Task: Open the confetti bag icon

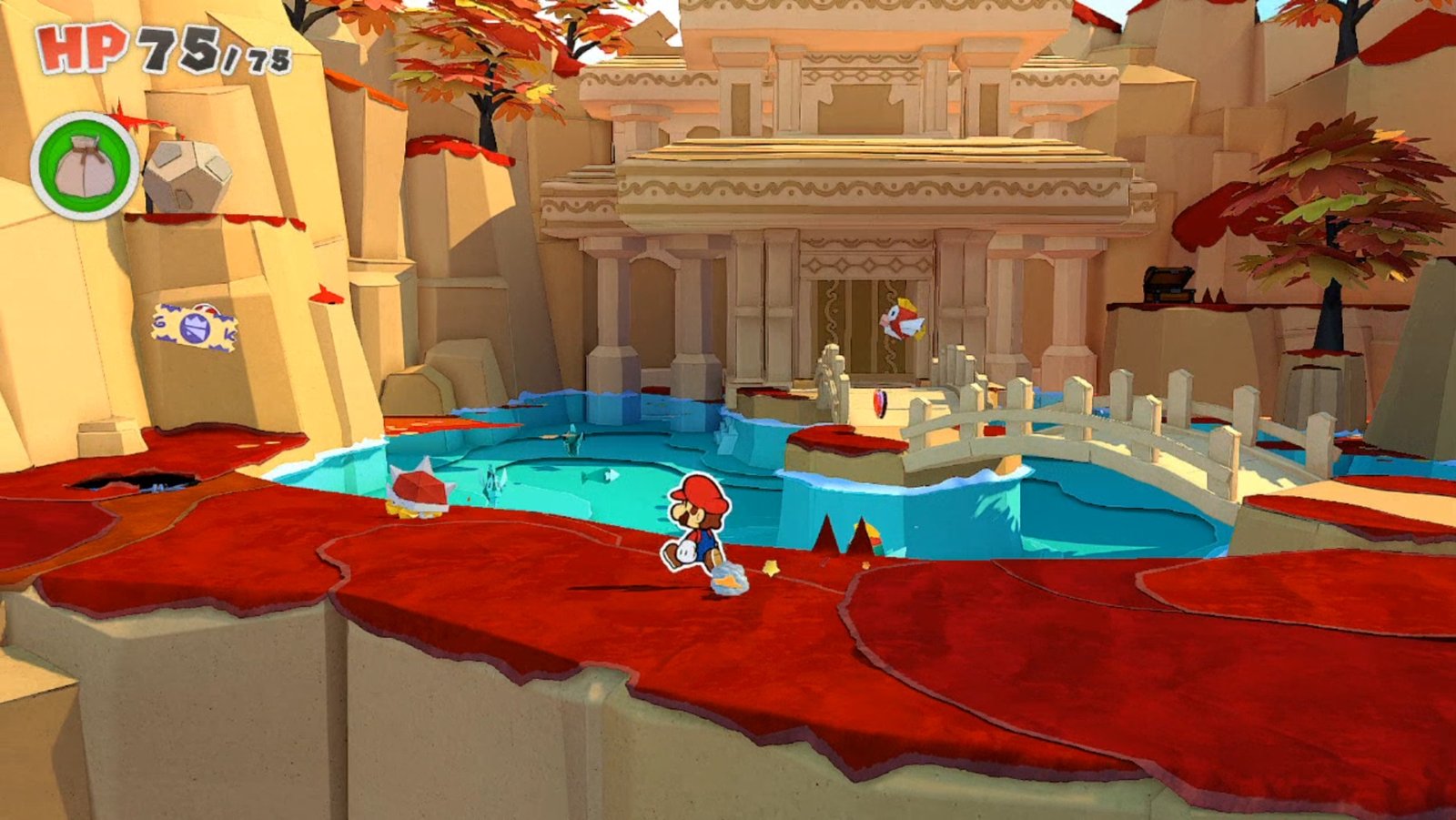Action: tap(85, 167)
